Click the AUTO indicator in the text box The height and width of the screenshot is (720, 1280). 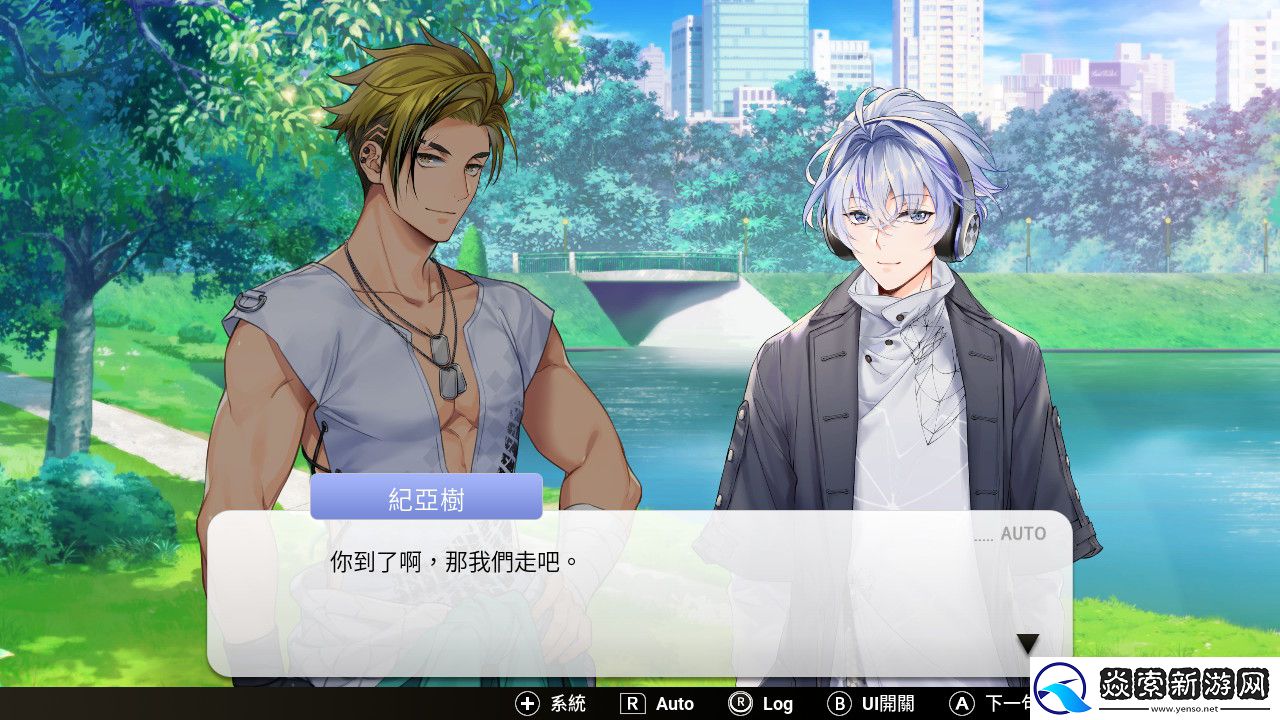1022,534
